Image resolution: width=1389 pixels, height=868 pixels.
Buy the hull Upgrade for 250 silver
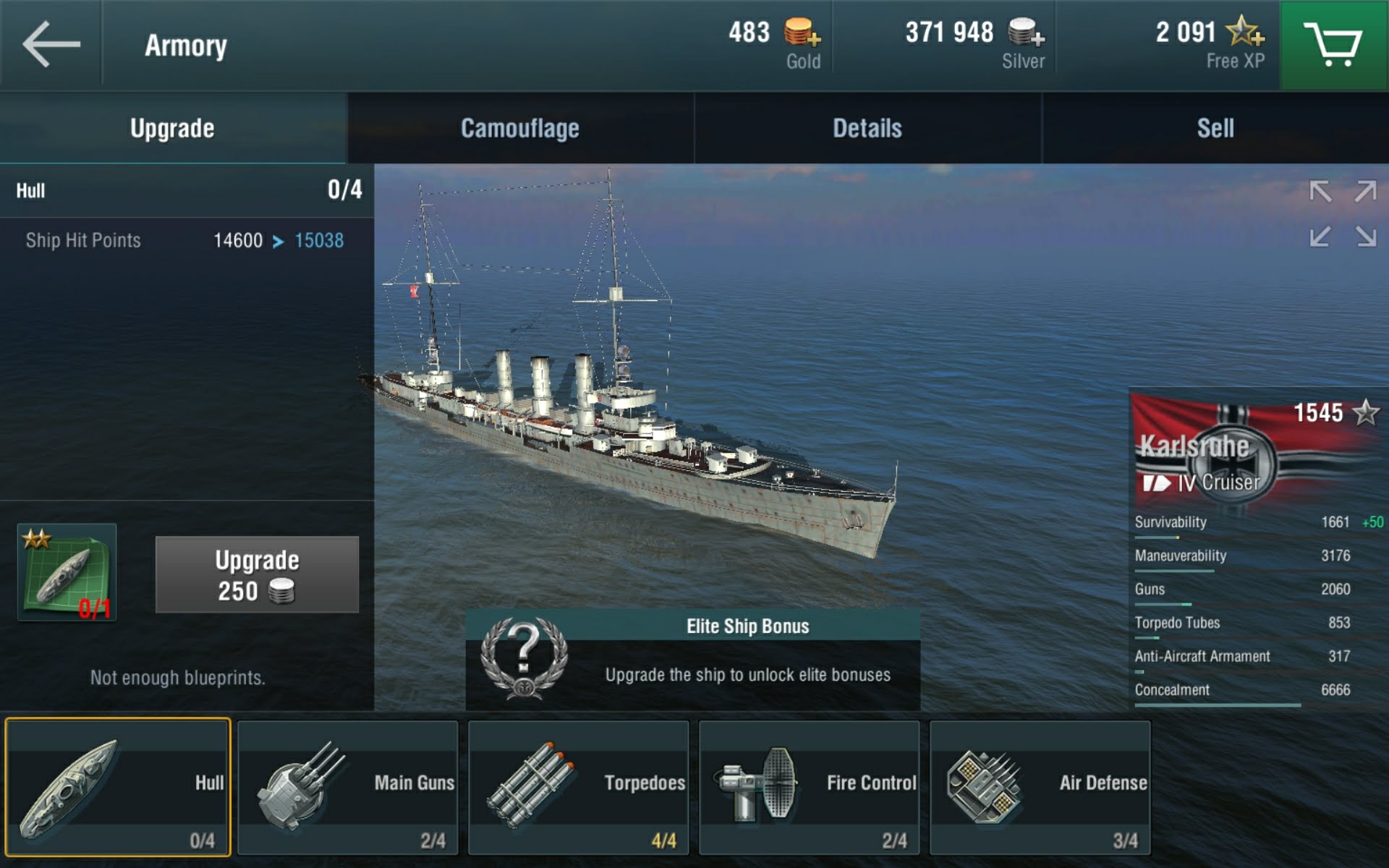257,575
